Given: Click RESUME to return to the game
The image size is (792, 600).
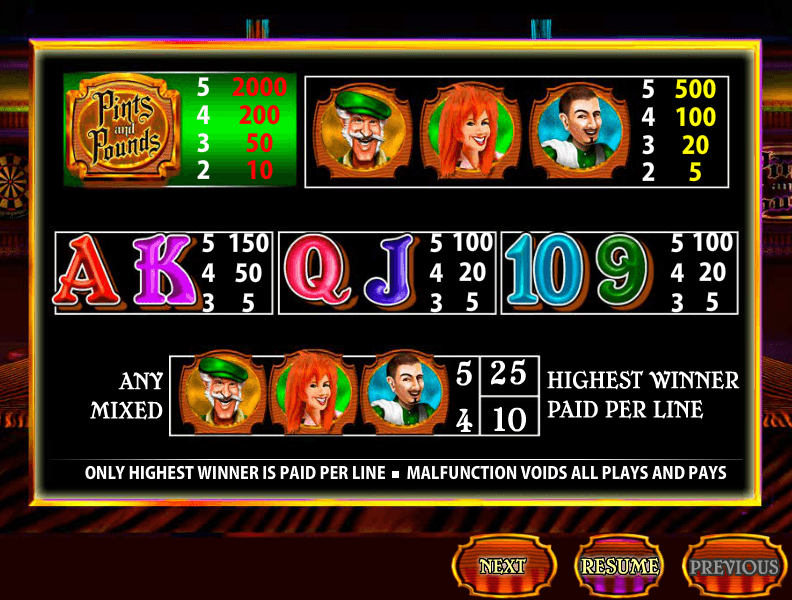Looking at the screenshot, I should coord(620,566).
